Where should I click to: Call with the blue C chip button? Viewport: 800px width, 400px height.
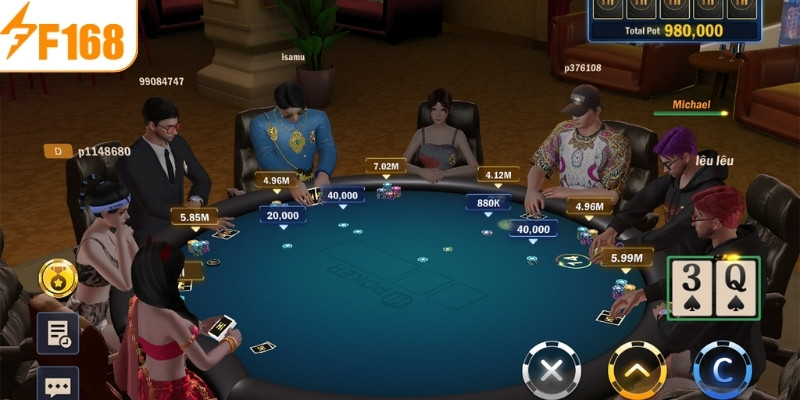722,370
